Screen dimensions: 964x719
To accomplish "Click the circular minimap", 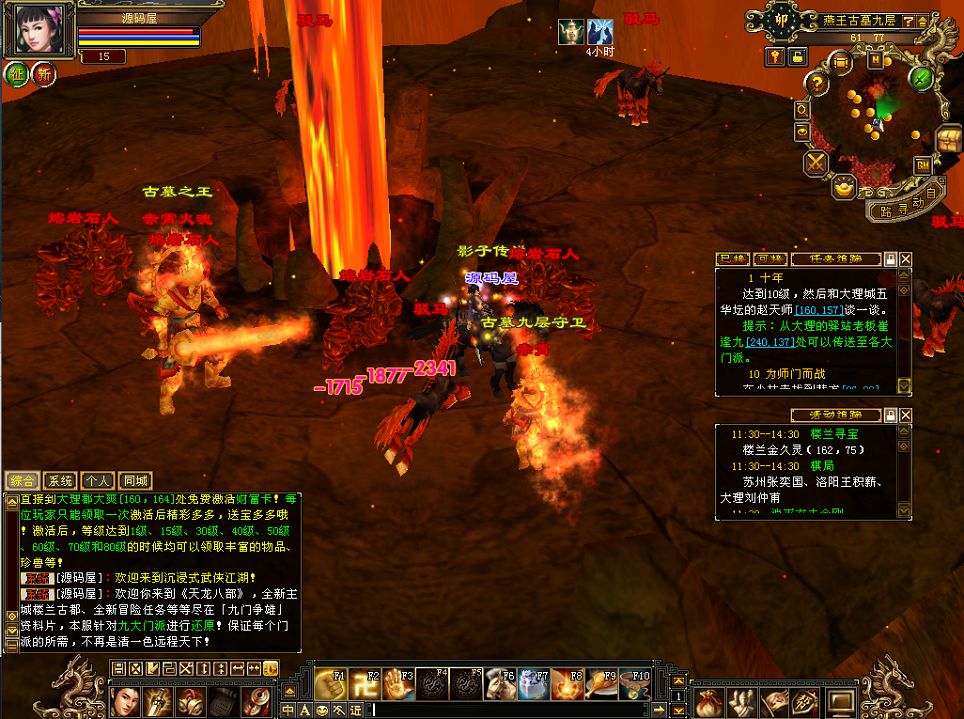I will (875, 120).
